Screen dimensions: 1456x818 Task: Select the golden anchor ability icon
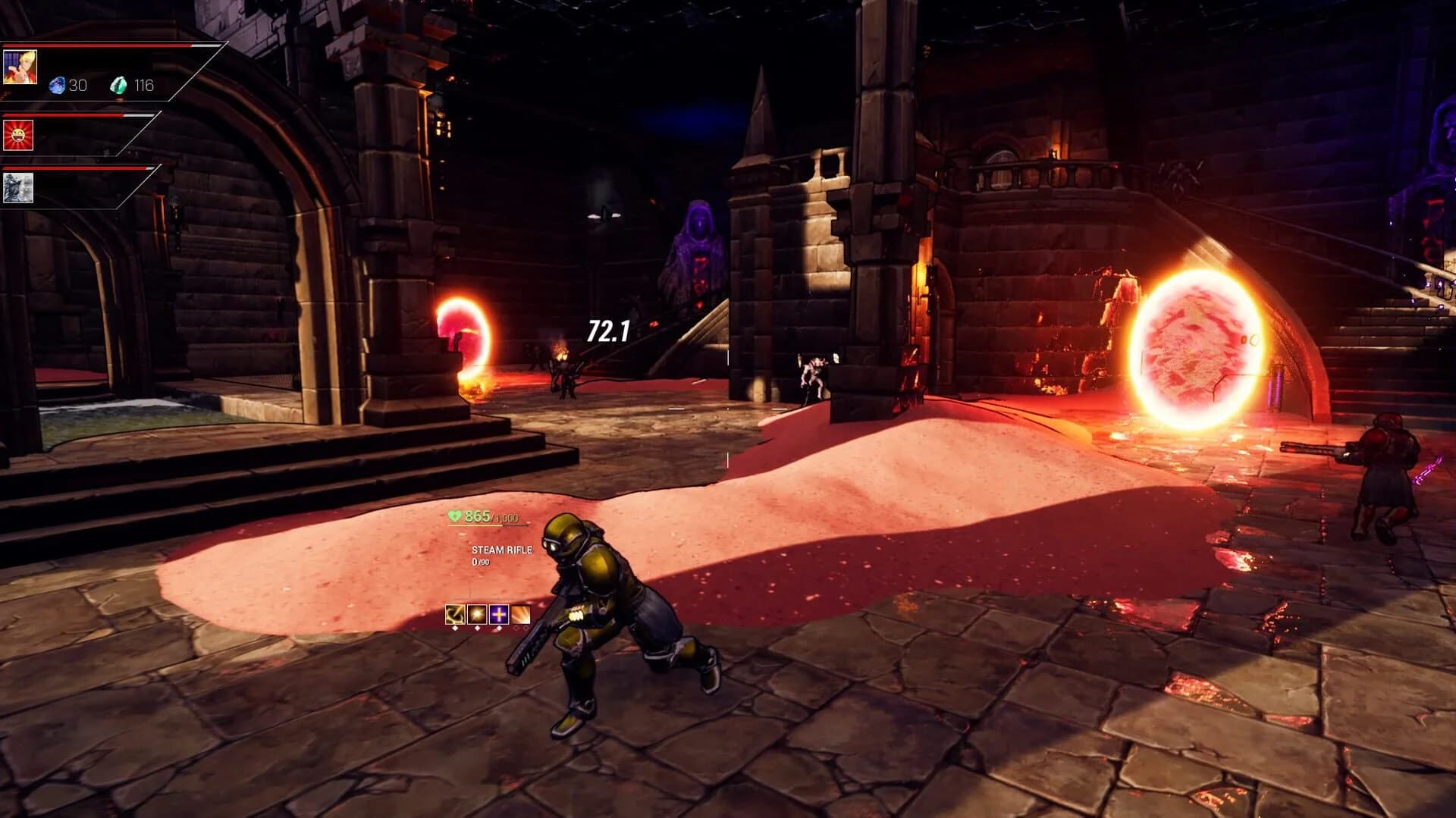click(455, 615)
